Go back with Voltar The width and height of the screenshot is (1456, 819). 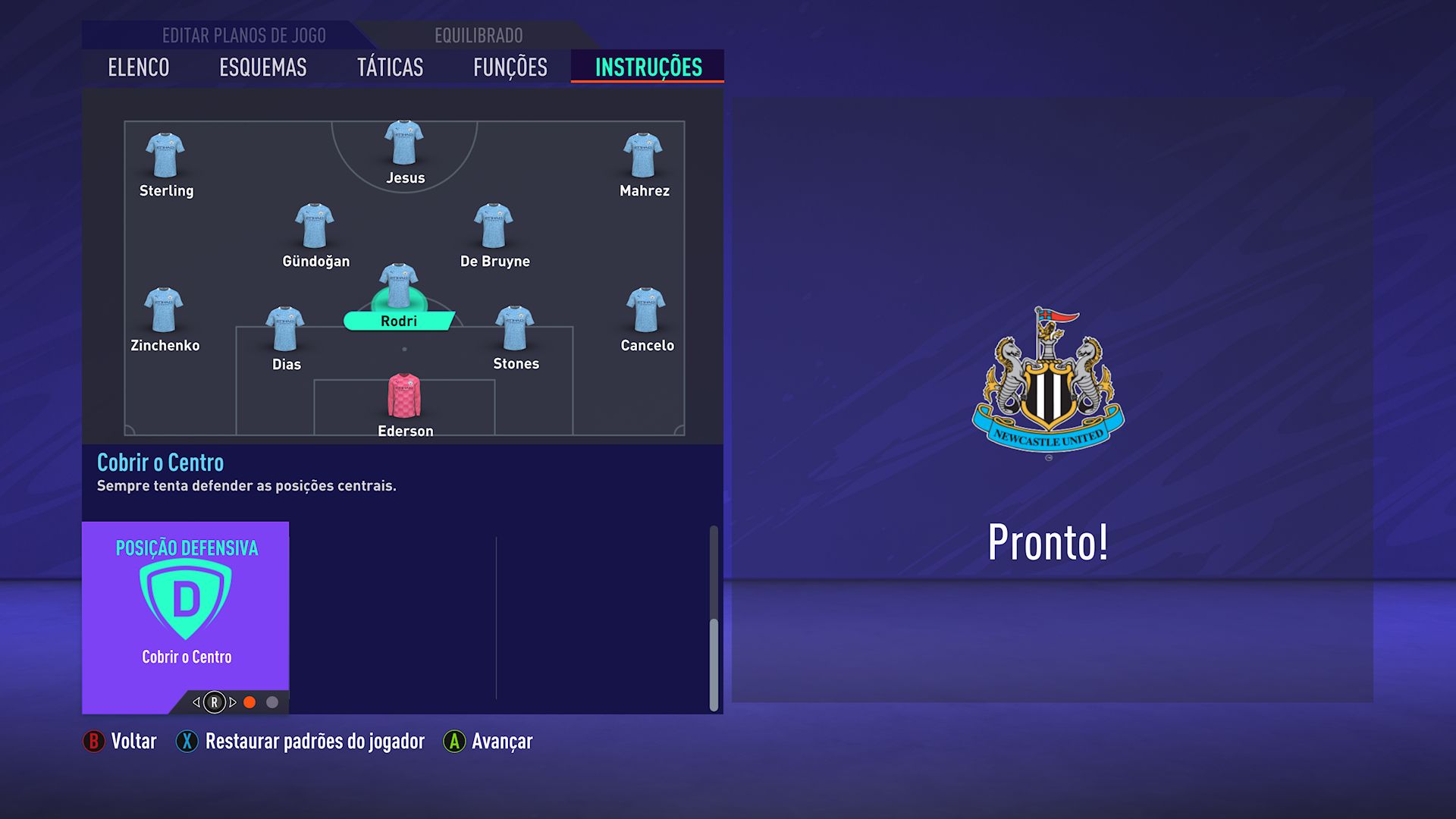tap(120, 741)
